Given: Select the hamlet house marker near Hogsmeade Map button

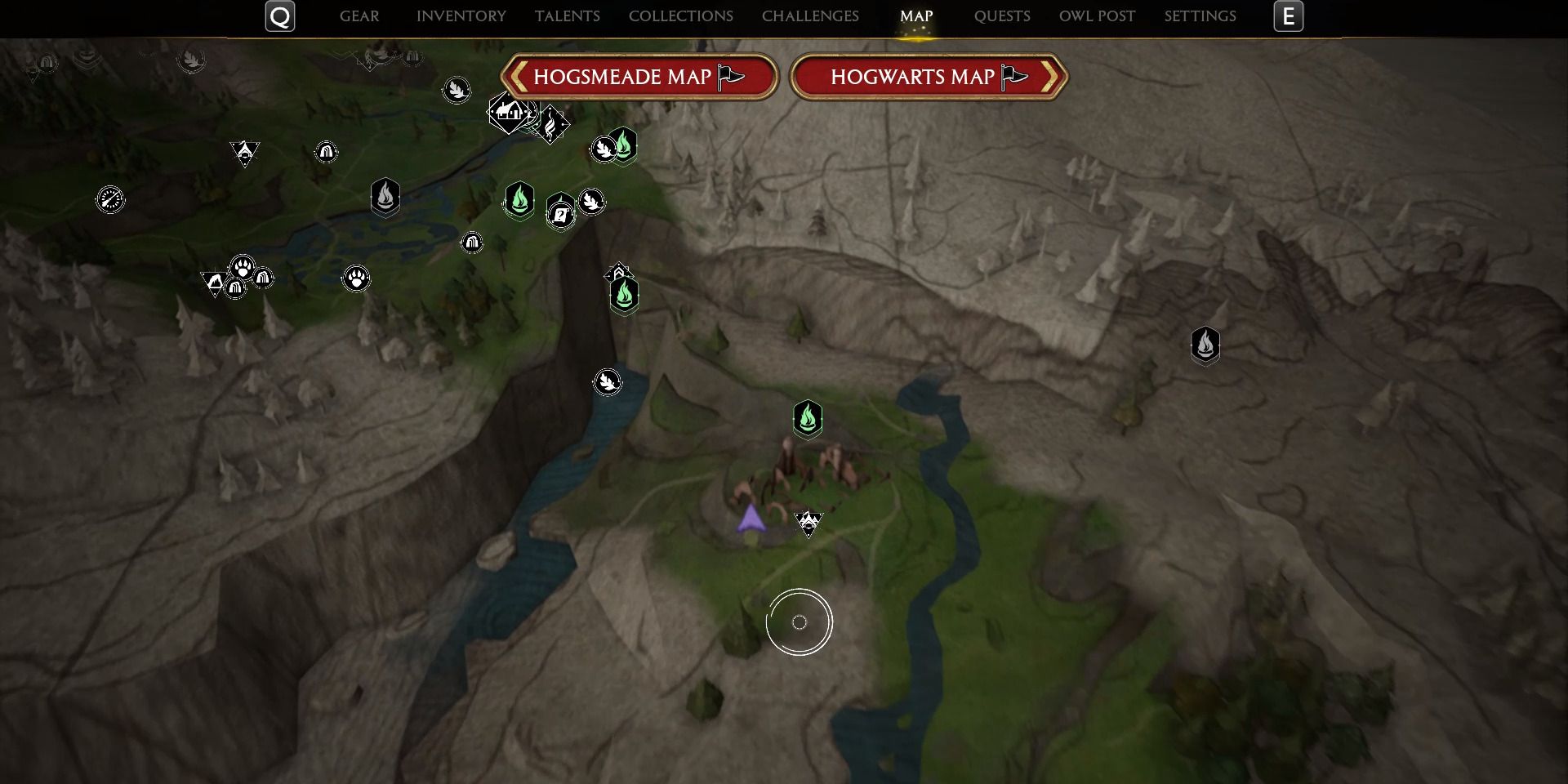Looking at the screenshot, I should tap(508, 111).
